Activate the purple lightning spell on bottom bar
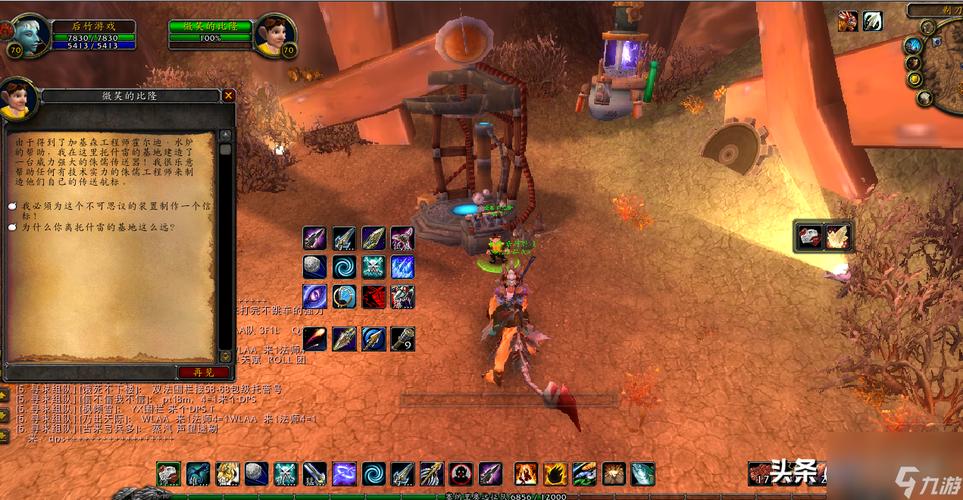Viewport: 963px width, 500px height. tap(344, 474)
